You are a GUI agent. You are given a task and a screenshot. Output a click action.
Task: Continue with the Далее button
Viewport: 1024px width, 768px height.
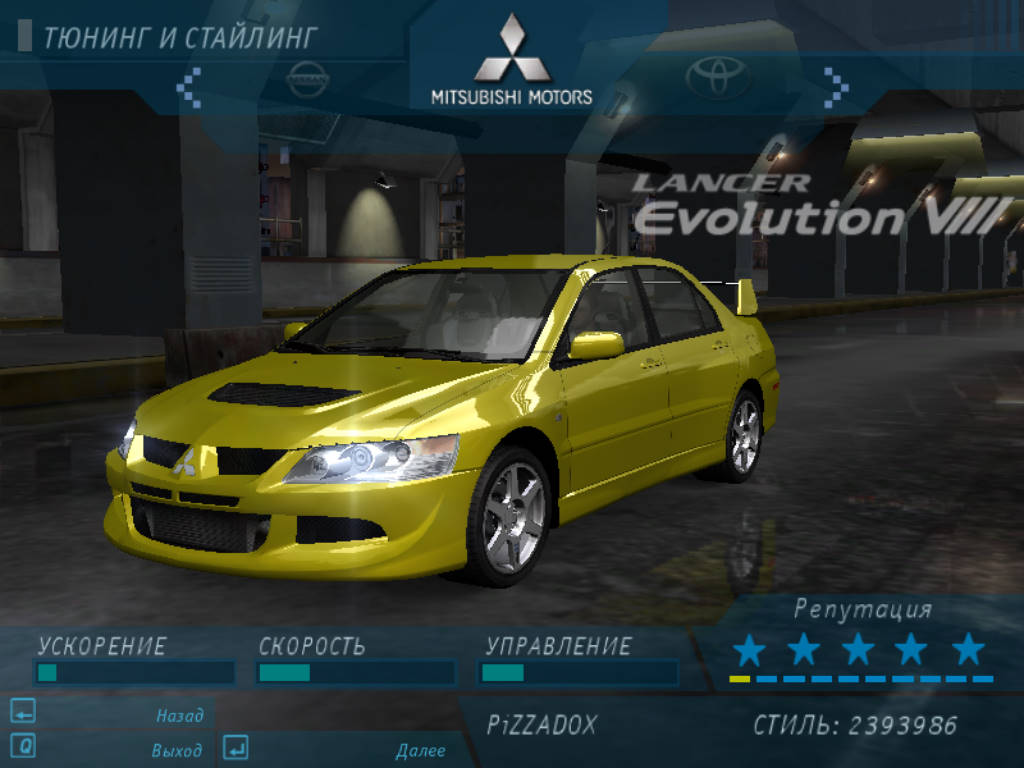pos(420,750)
